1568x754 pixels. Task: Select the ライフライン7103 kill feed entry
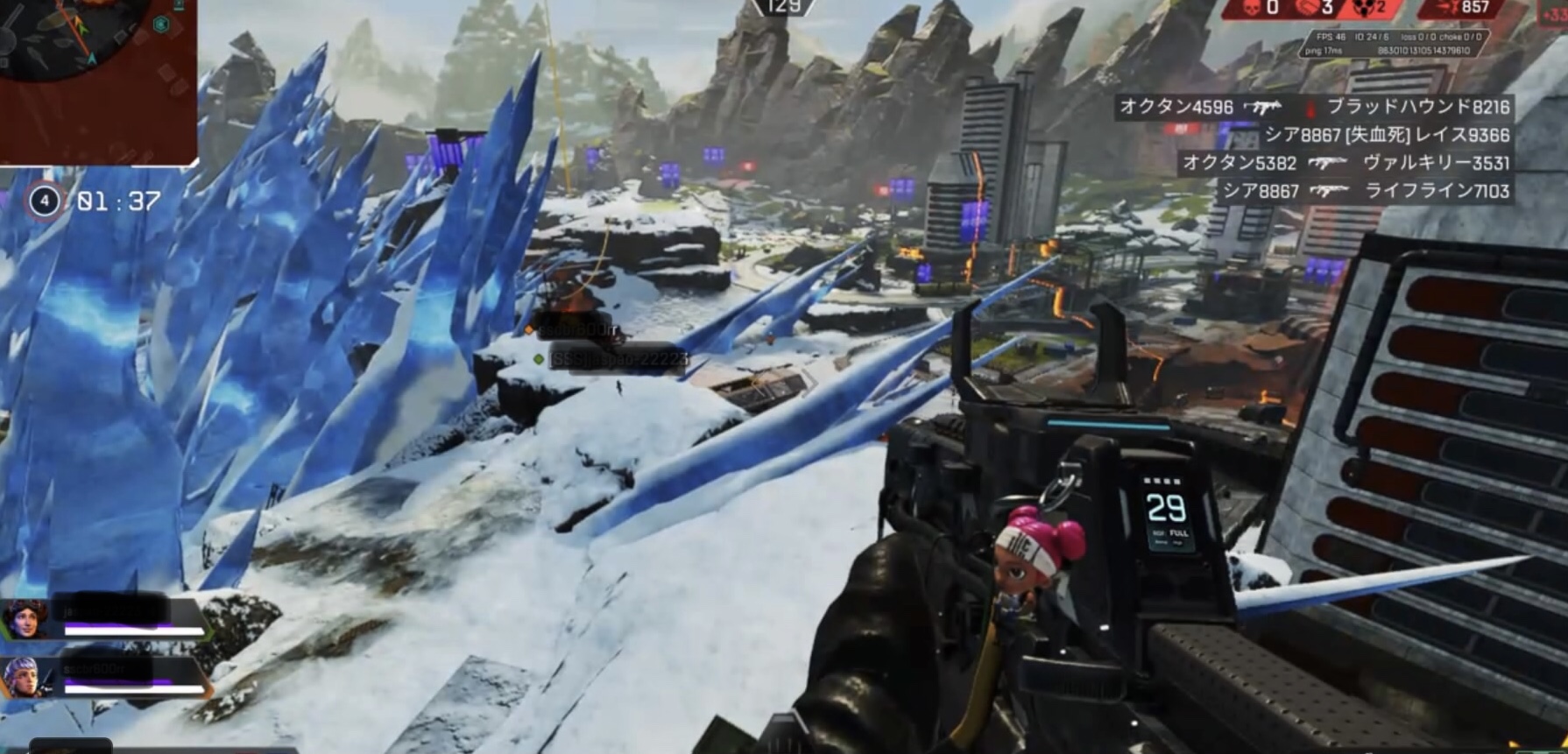coord(1437,191)
